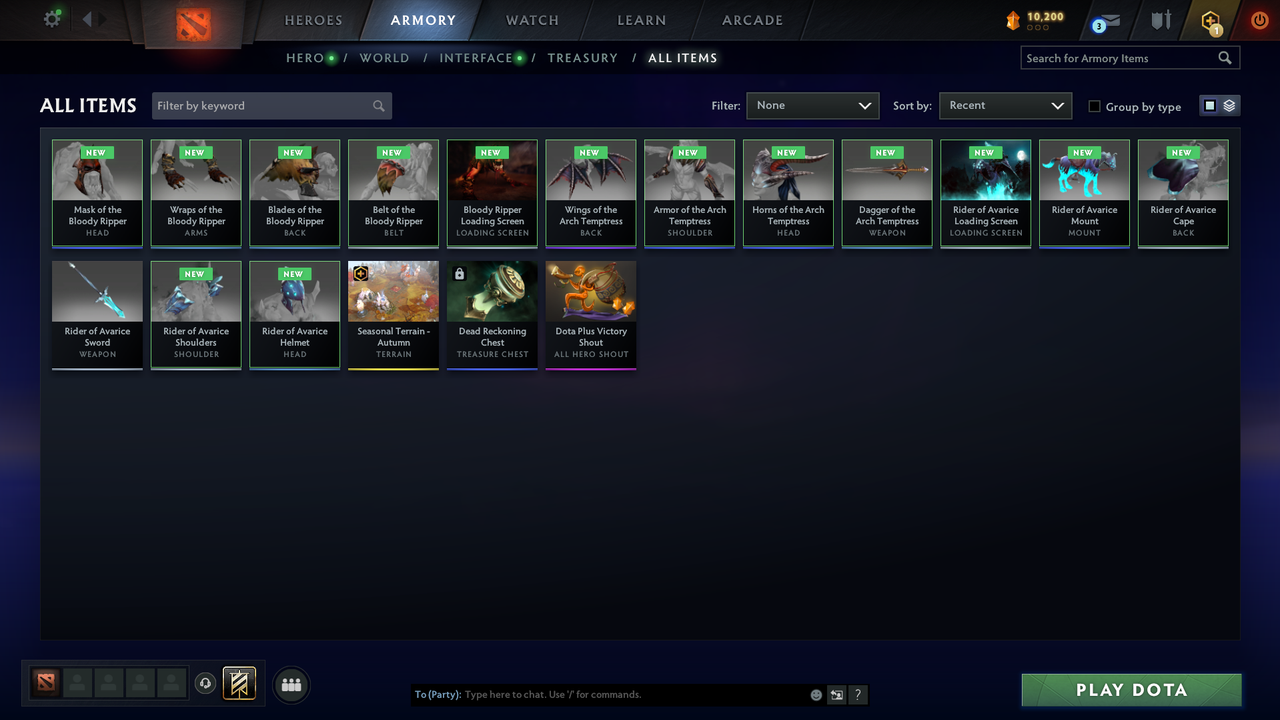Click the emoticon icon in chat bar

point(815,694)
